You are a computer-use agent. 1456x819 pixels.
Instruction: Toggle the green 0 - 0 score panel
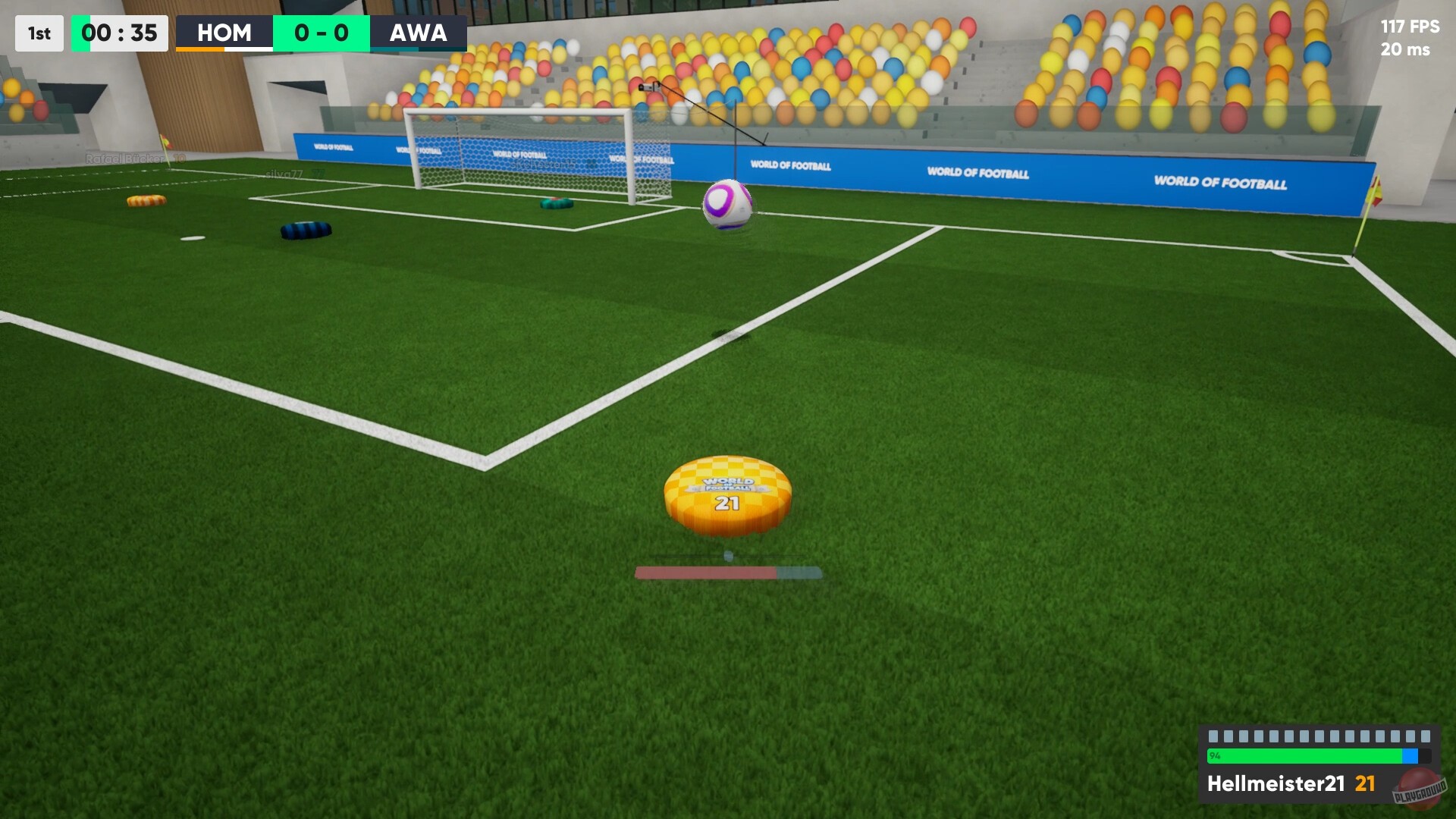(322, 33)
